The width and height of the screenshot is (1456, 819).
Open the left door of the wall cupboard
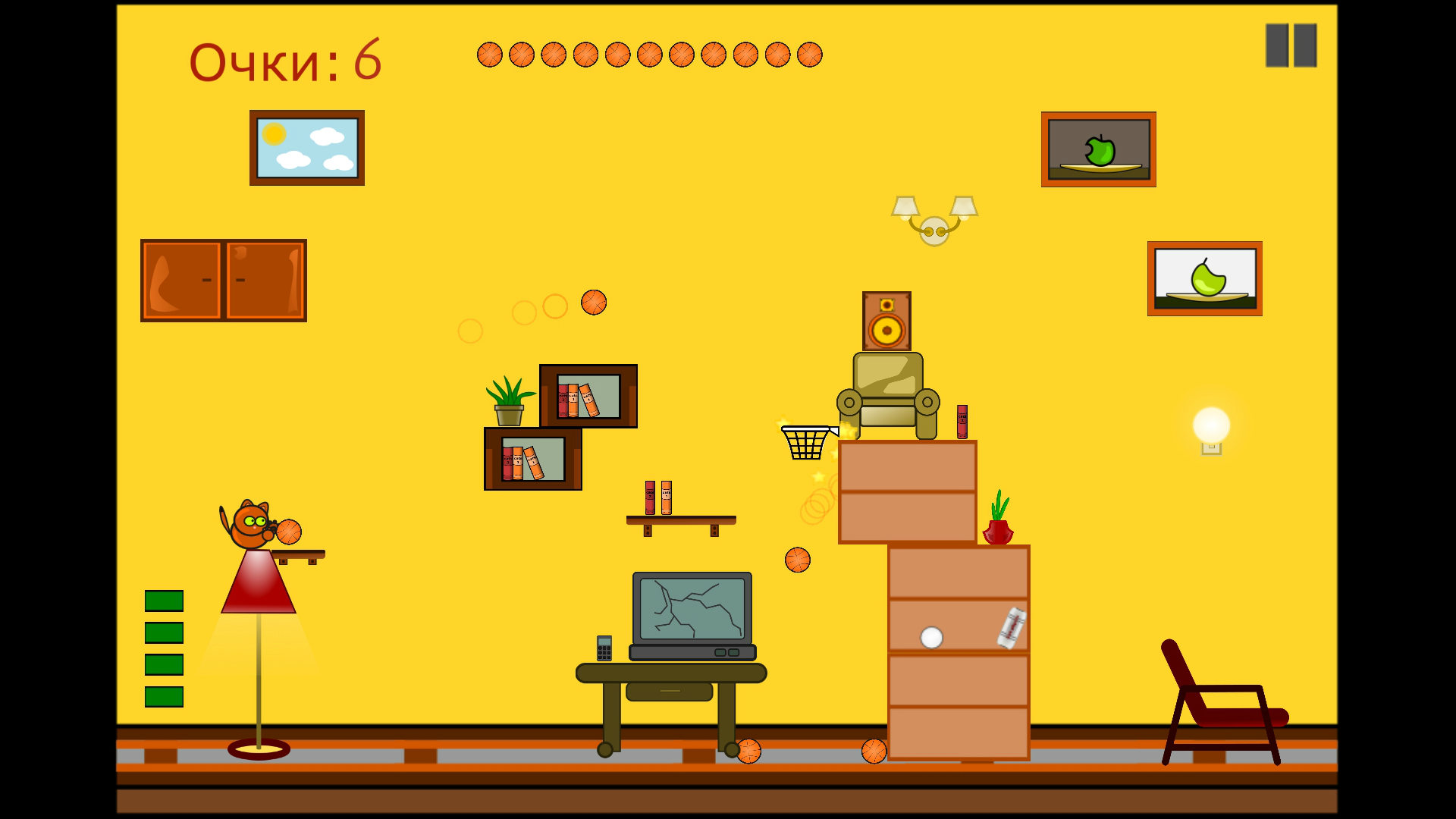click(180, 281)
